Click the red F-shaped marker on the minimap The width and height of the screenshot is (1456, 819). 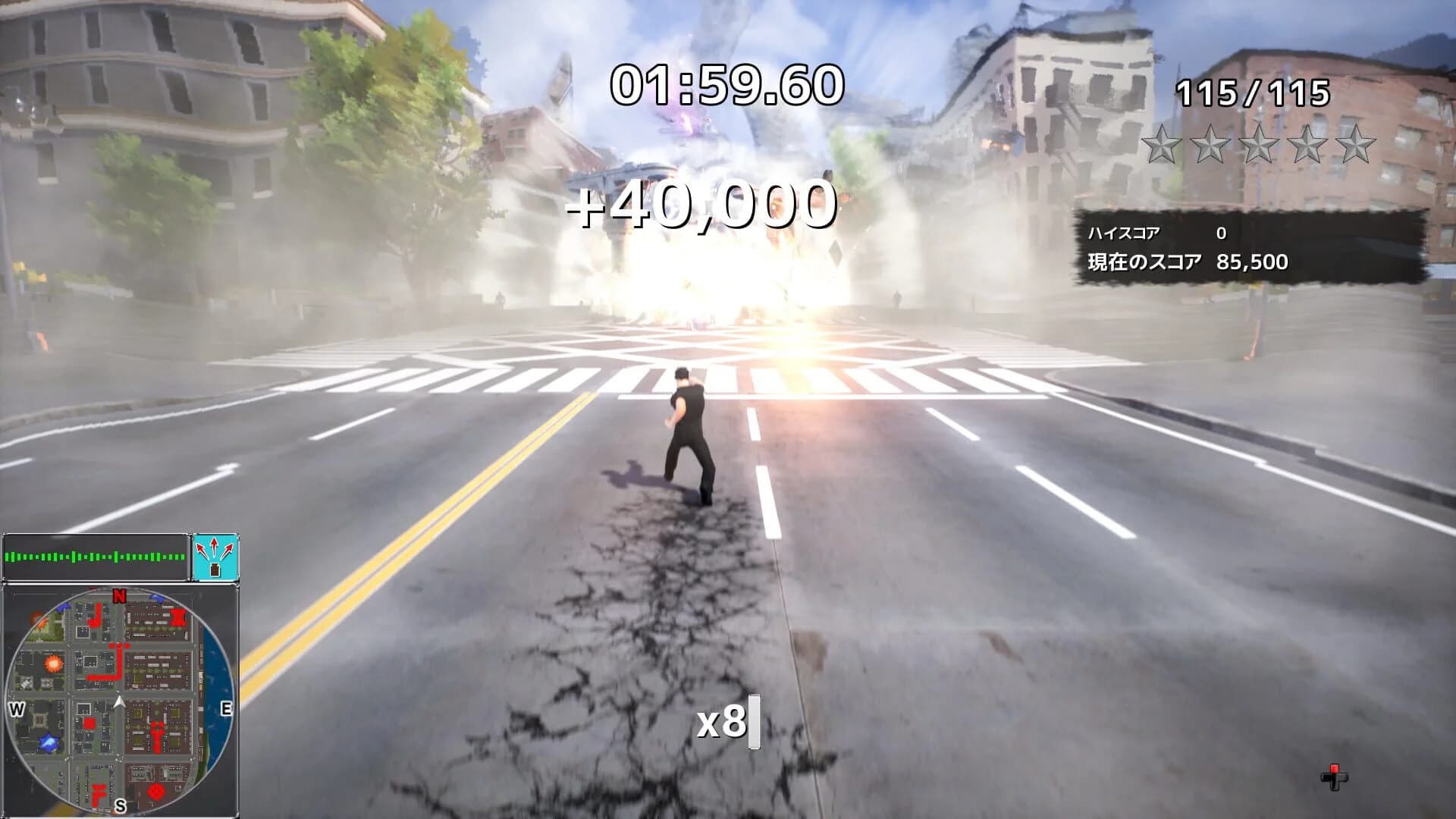[x=98, y=794]
